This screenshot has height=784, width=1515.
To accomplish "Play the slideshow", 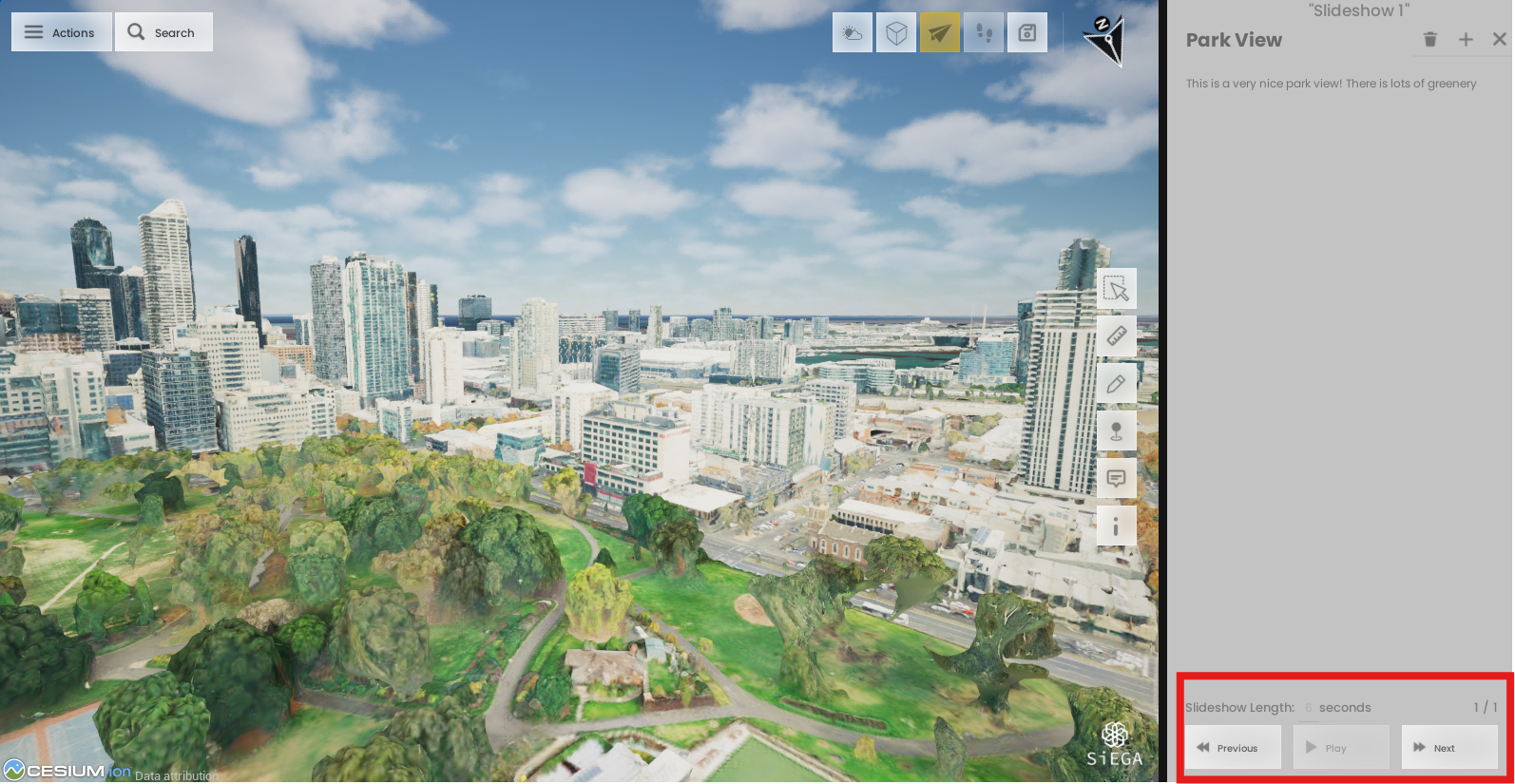I will coord(1341,748).
